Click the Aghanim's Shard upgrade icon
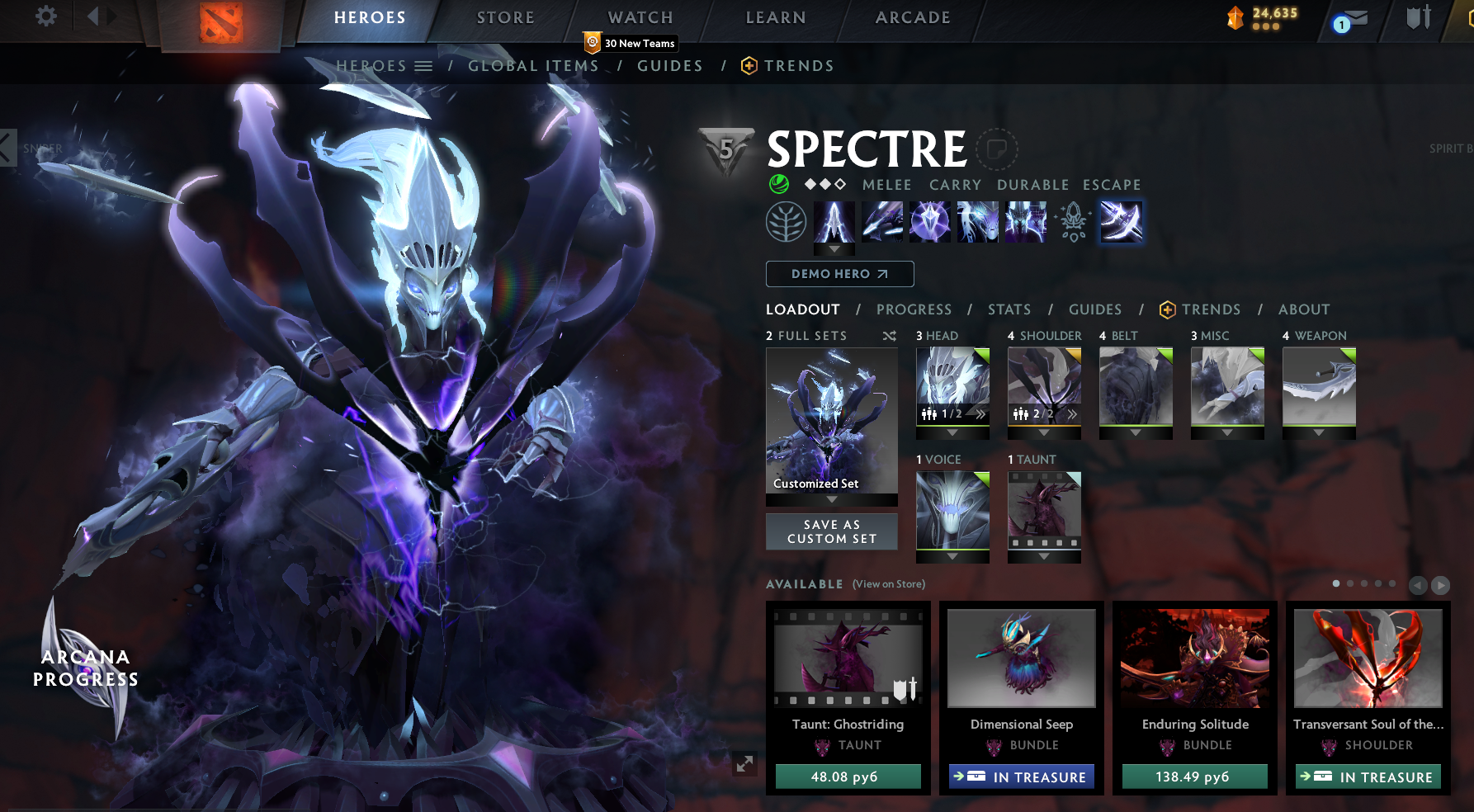 coord(1073,222)
